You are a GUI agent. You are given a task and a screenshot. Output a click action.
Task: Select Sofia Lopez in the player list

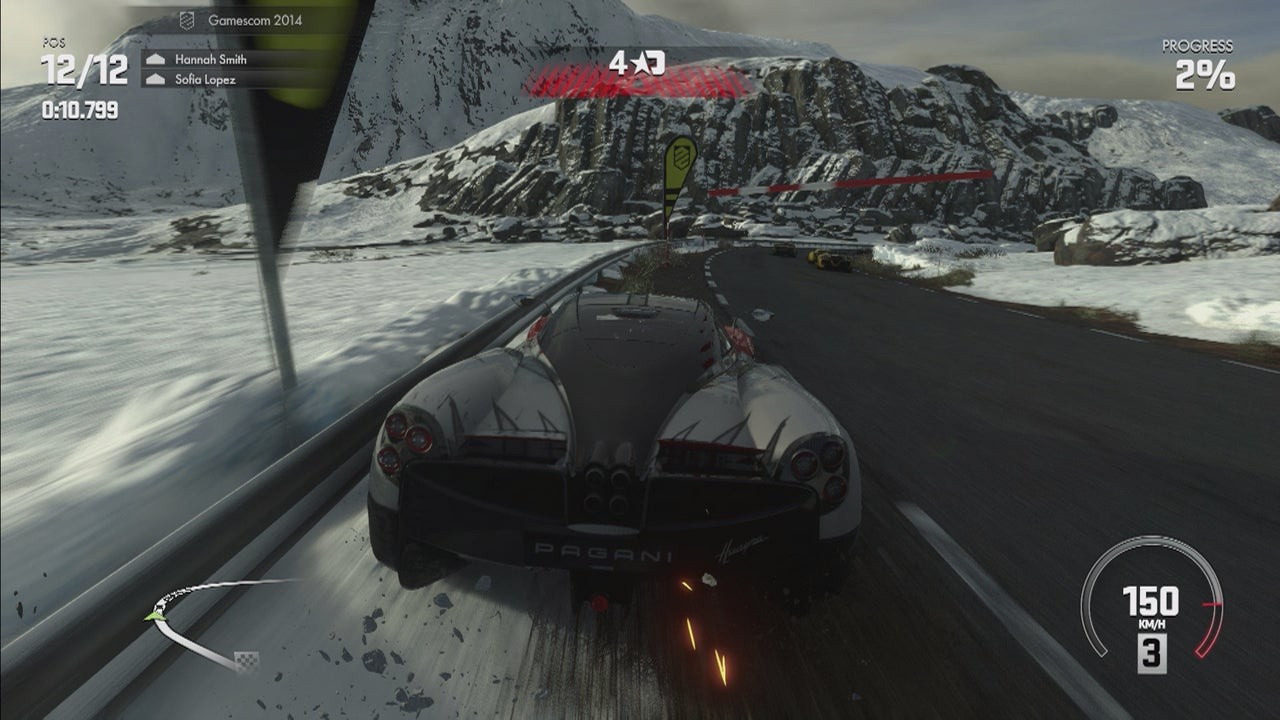pyautogui.click(x=205, y=79)
